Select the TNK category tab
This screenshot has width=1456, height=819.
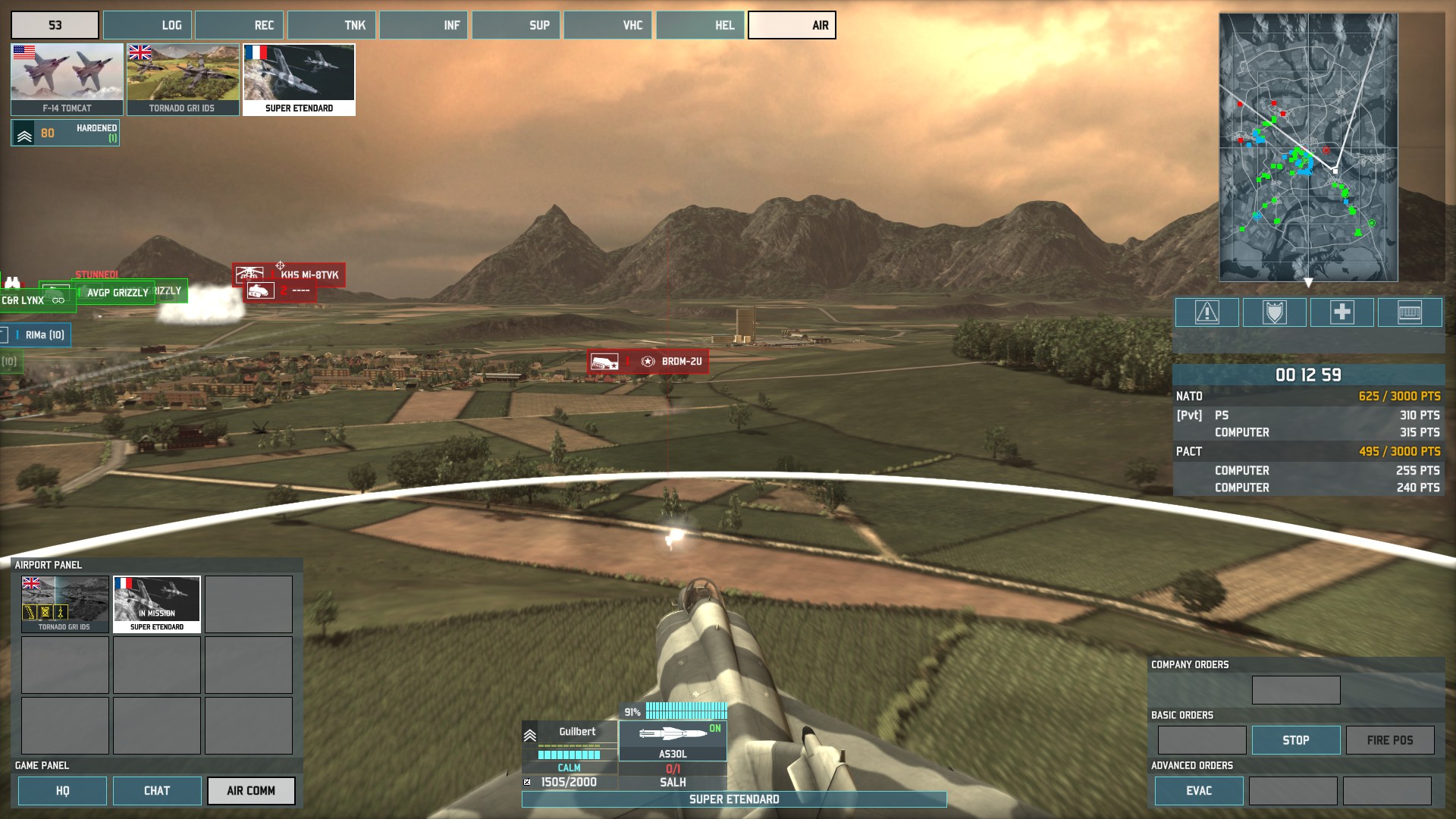pos(331,25)
